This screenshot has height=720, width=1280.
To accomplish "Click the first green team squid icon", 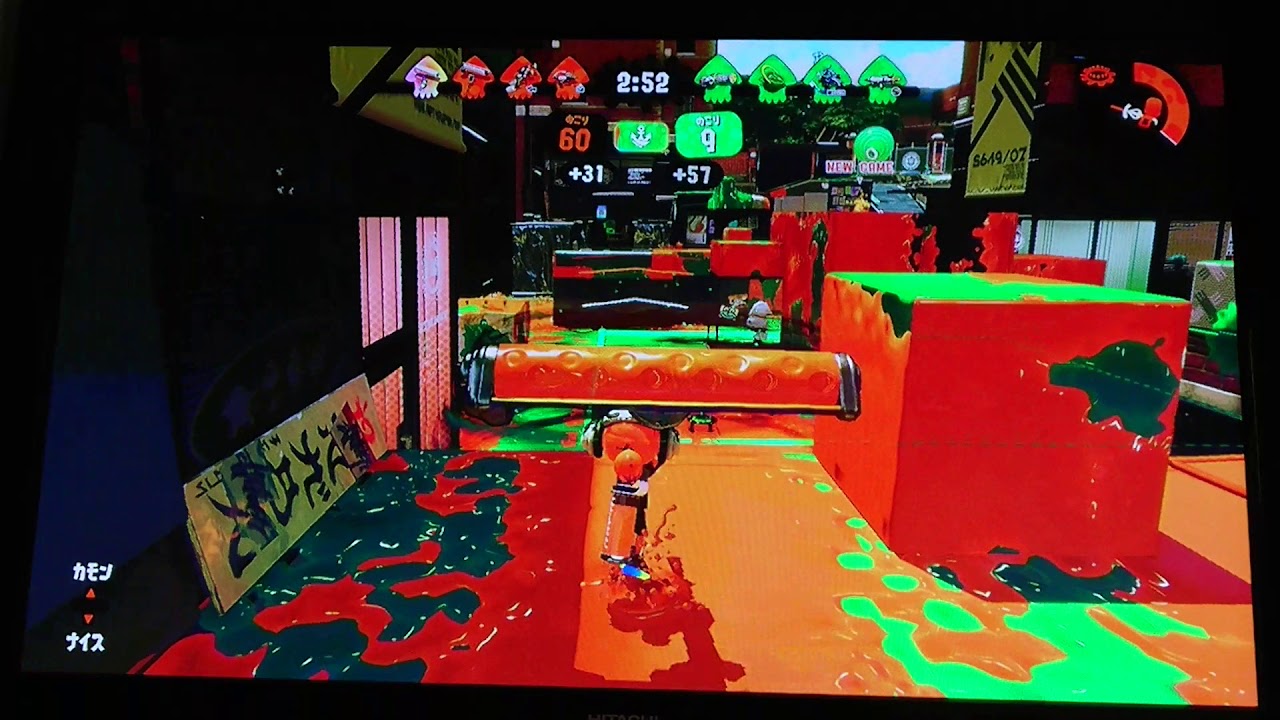I will (x=717, y=76).
